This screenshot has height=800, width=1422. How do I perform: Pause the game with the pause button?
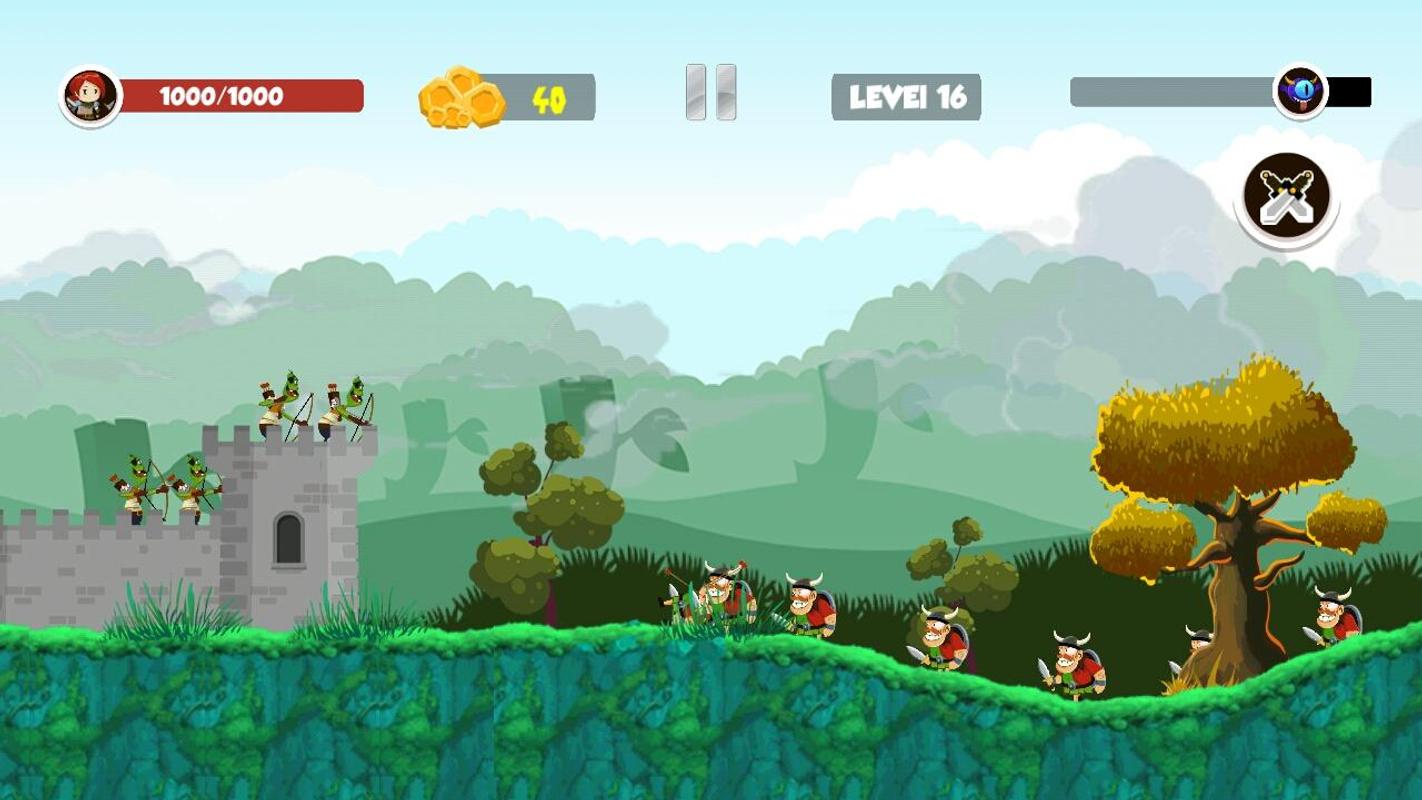tap(711, 93)
